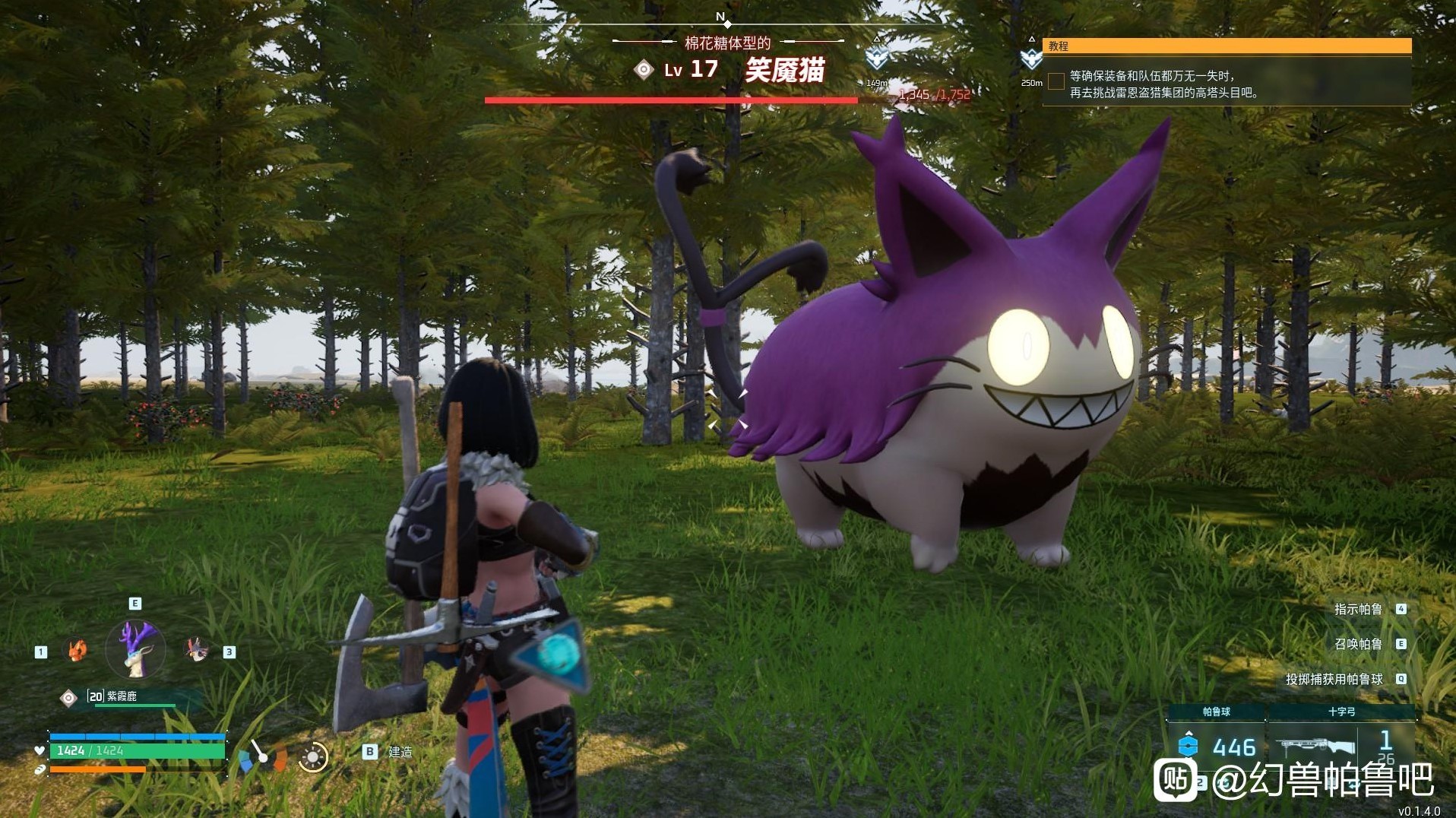This screenshot has height=818, width=1456.
Task: Click the sun time-of-day indicator
Action: tap(312, 756)
